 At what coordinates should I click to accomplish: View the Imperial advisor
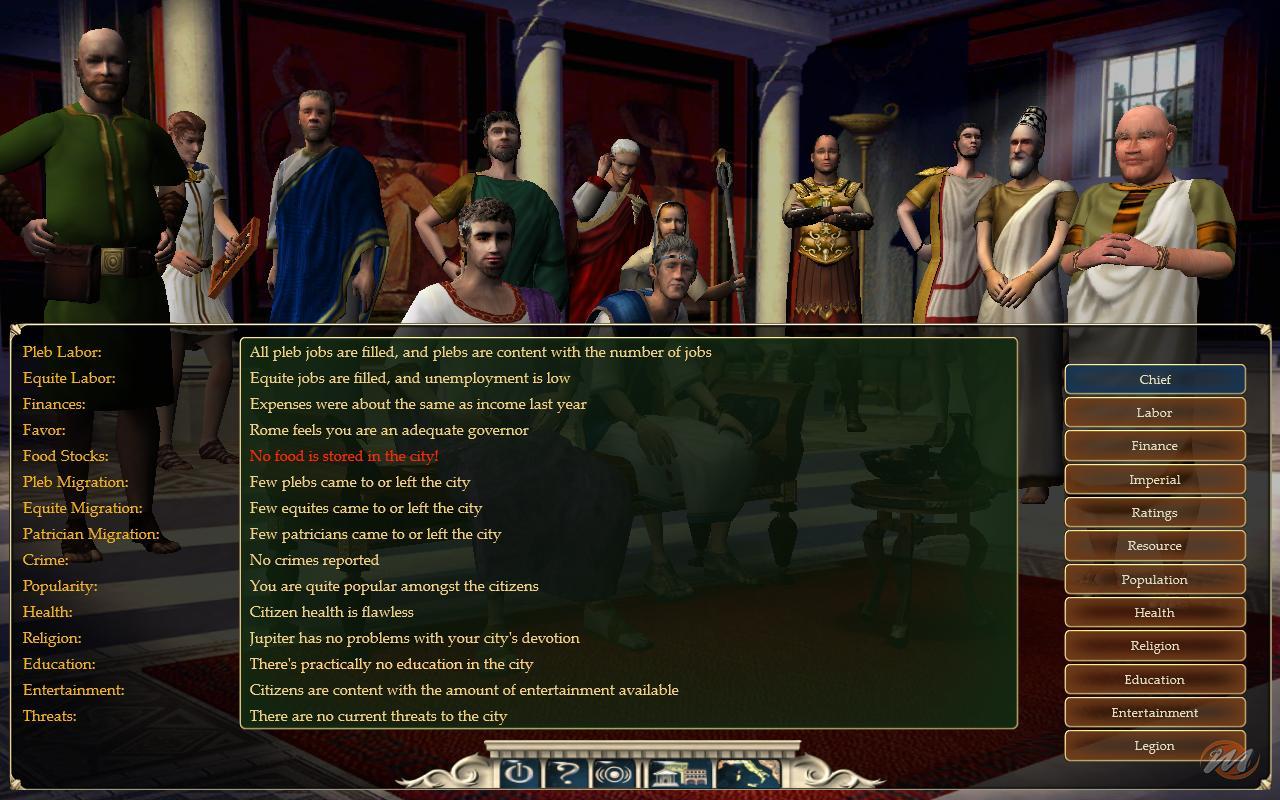pyautogui.click(x=1154, y=479)
